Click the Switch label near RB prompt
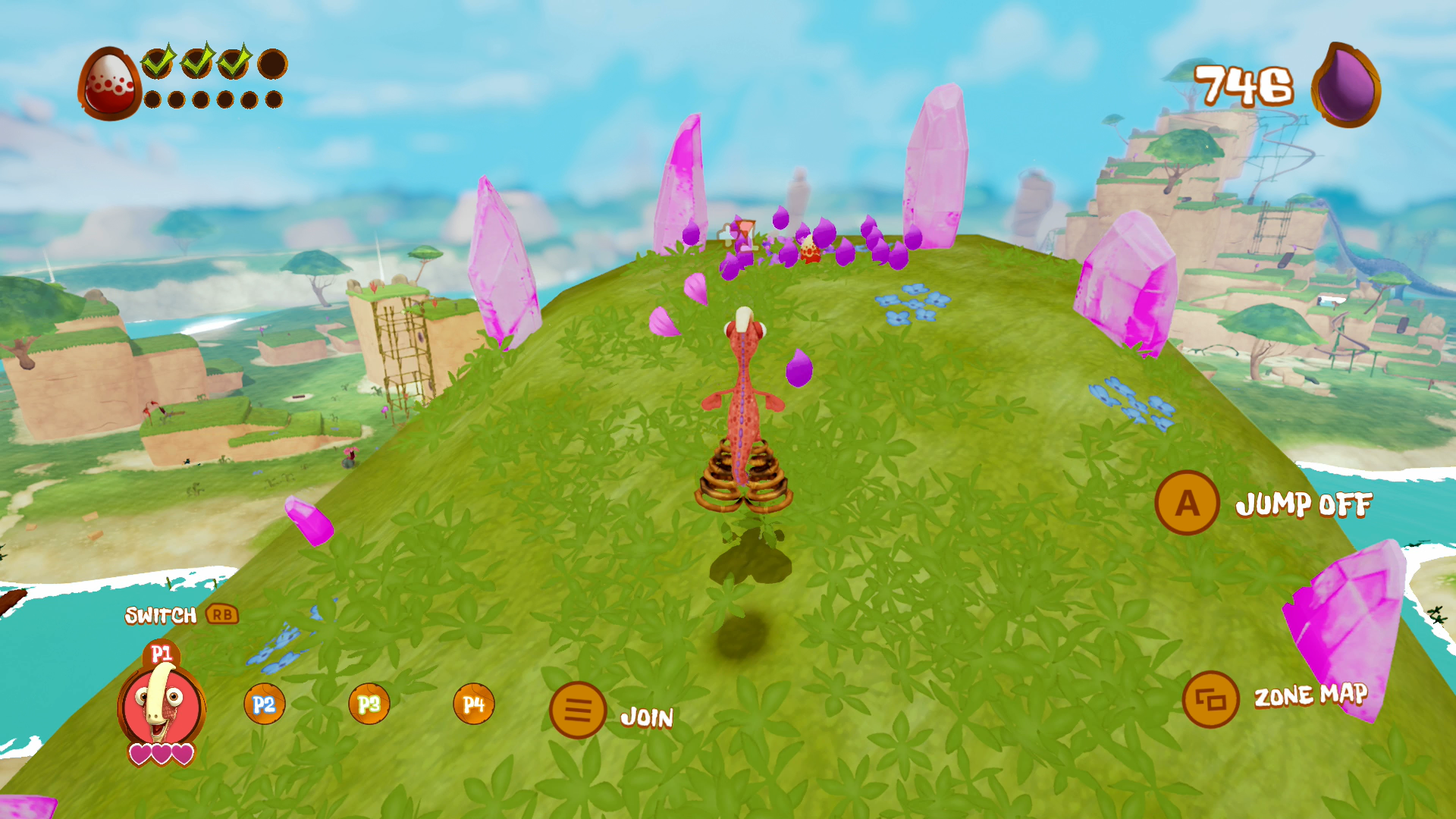 tap(161, 616)
